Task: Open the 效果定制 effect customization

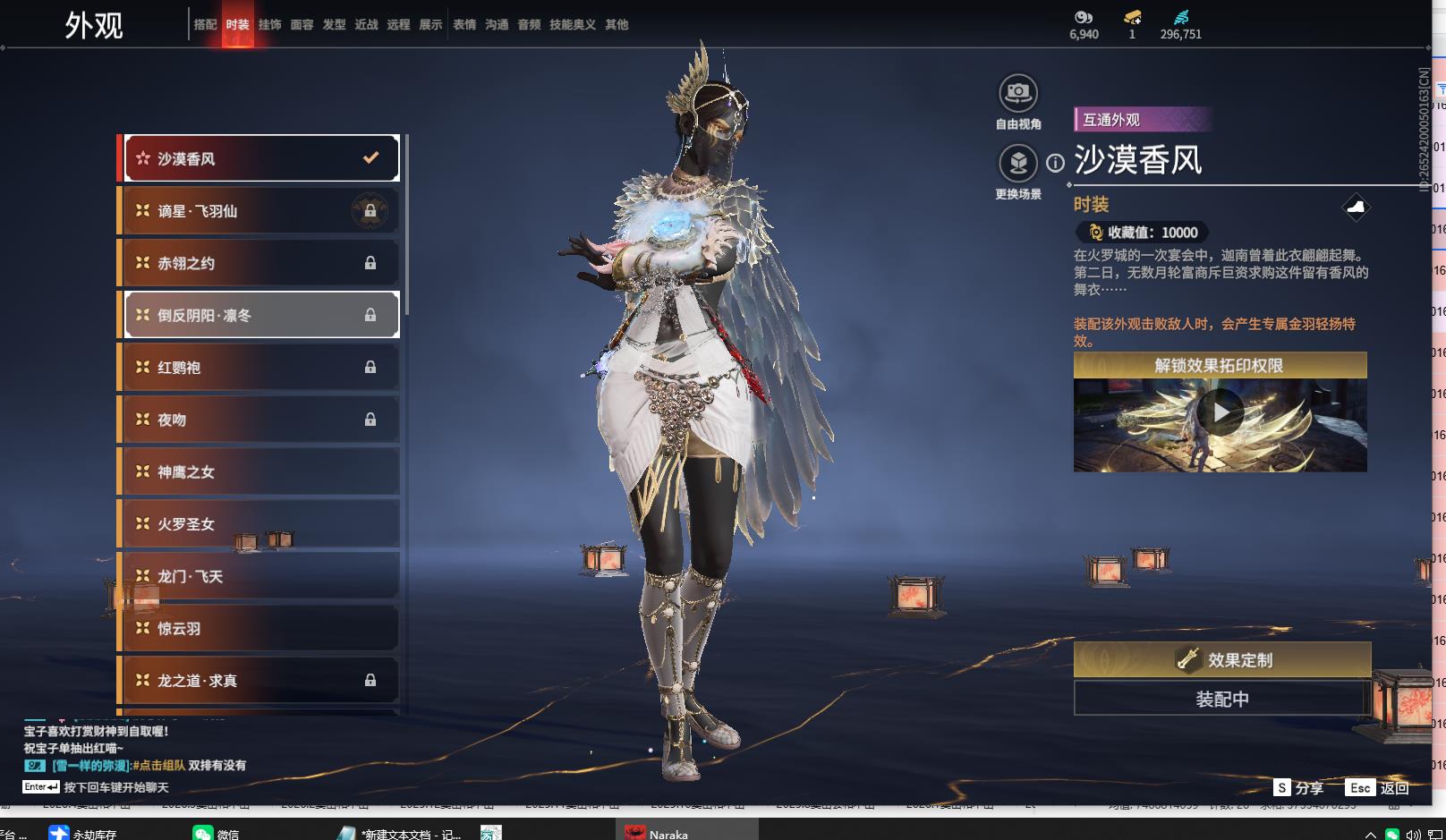Action: tap(1221, 660)
